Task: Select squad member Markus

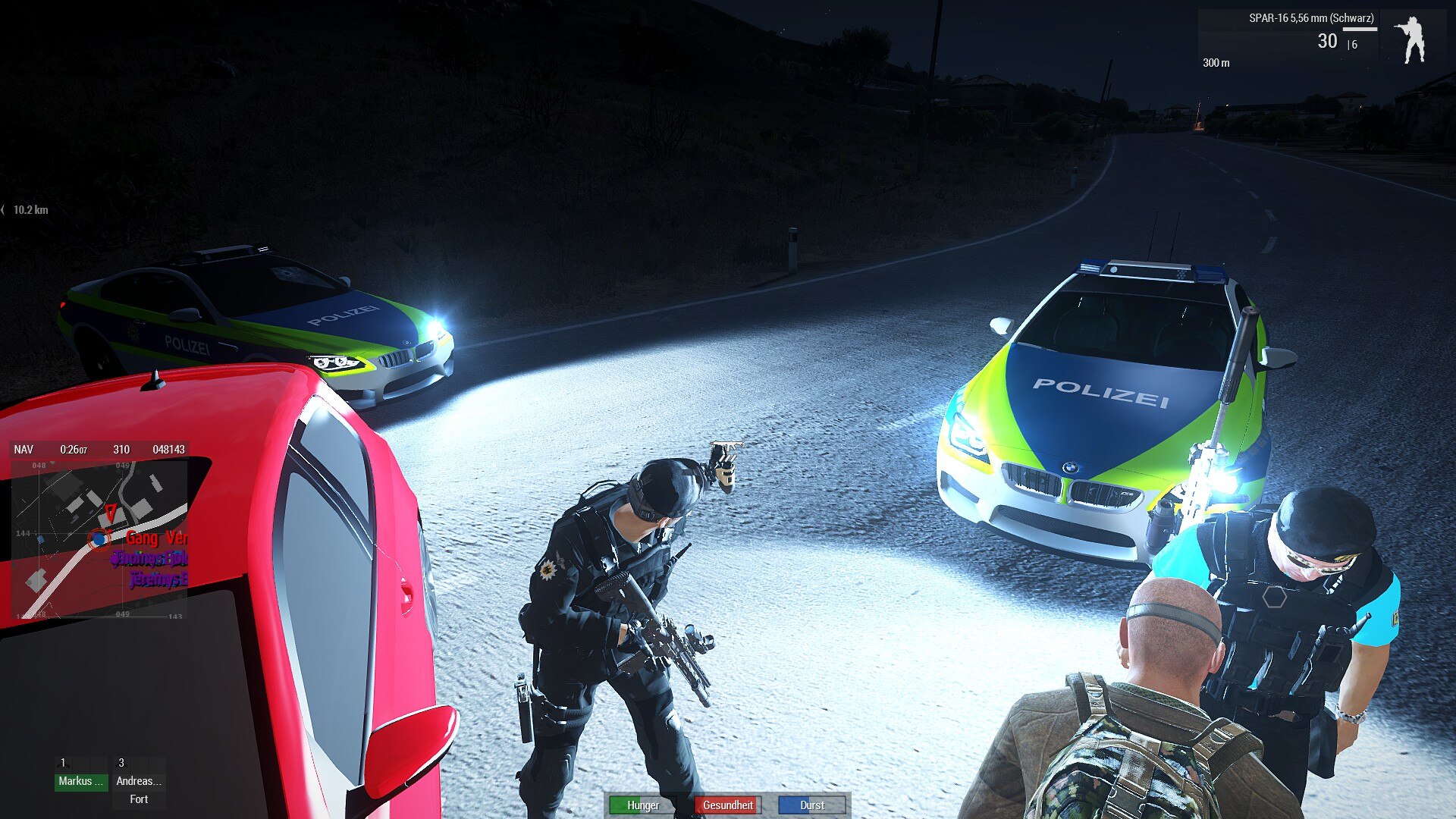Action: (80, 781)
